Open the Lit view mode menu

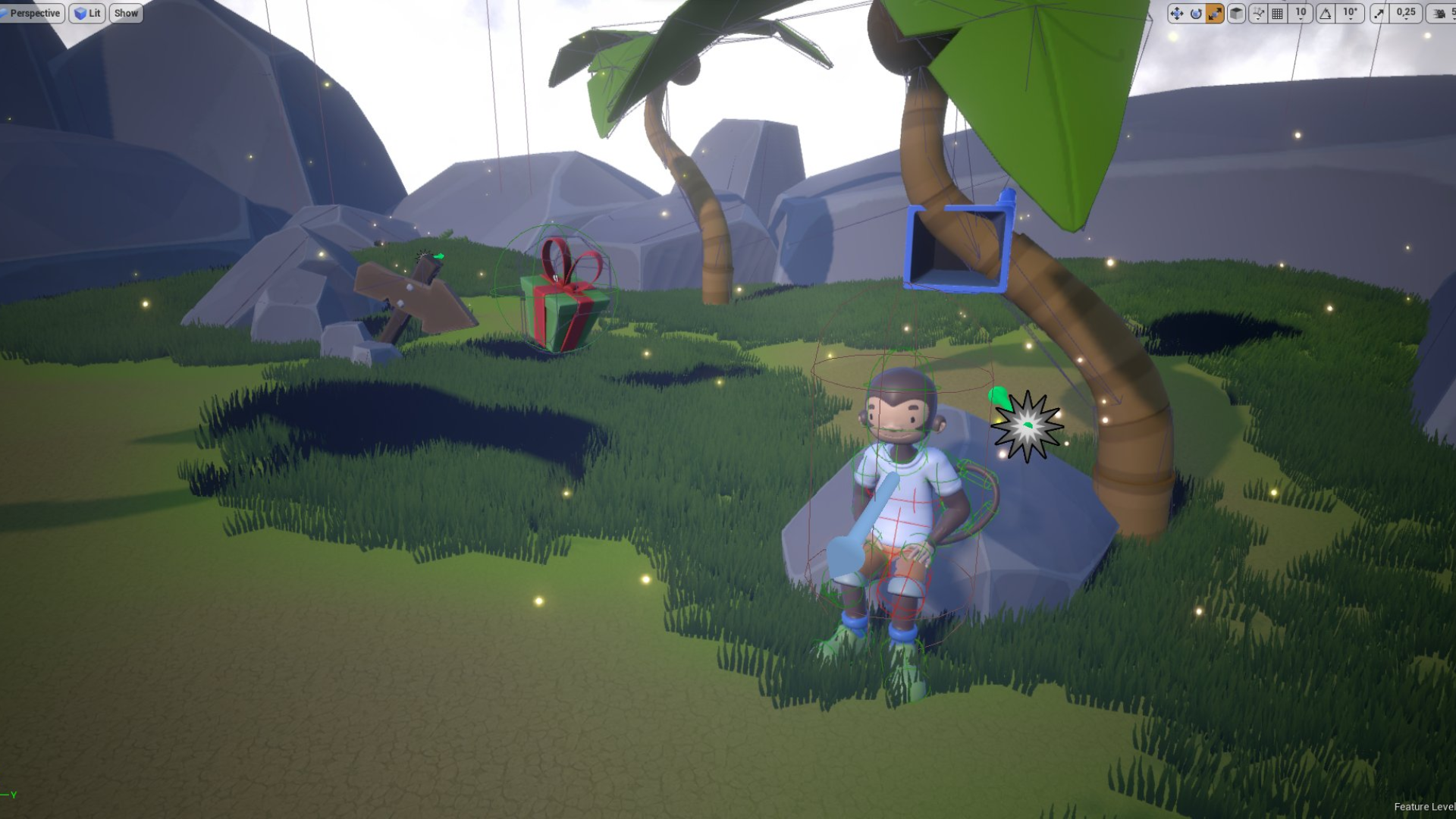pyautogui.click(x=87, y=13)
